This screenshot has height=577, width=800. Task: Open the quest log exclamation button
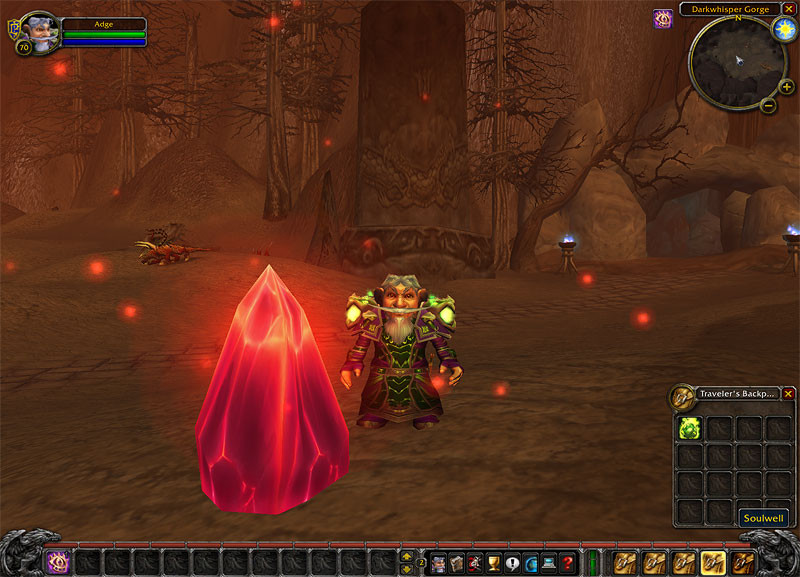(512, 563)
